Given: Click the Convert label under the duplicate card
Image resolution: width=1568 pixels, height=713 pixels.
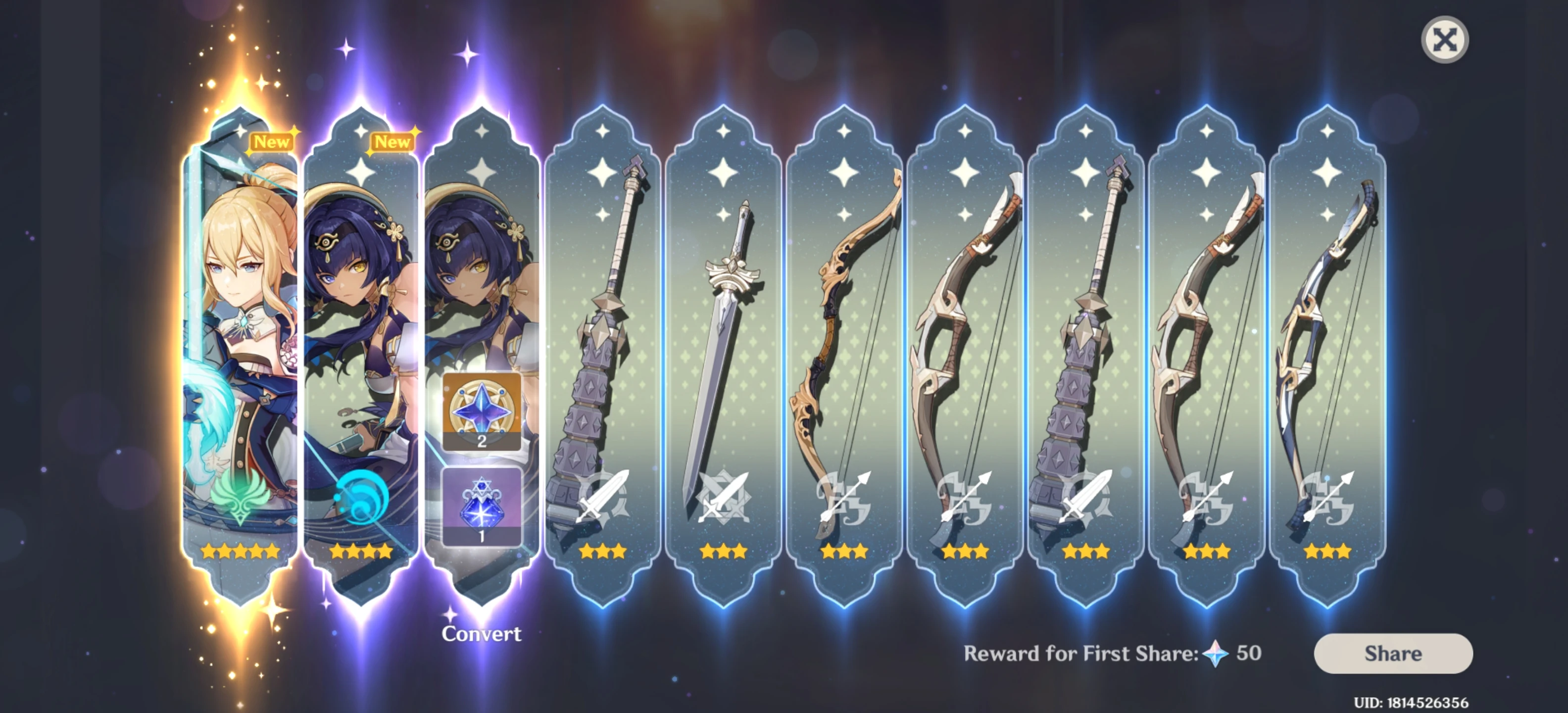Looking at the screenshot, I should [x=482, y=634].
